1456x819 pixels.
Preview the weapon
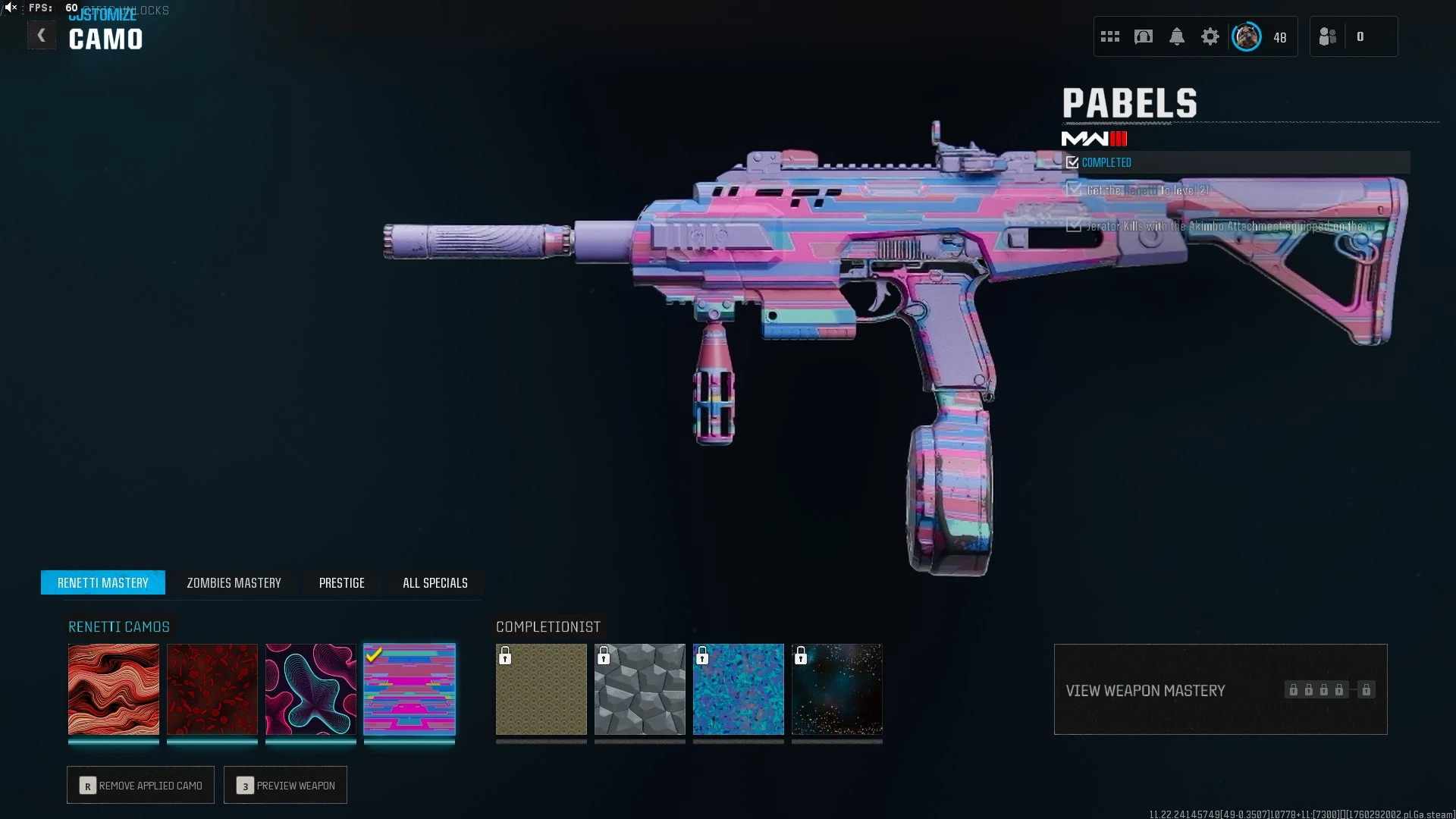point(286,785)
